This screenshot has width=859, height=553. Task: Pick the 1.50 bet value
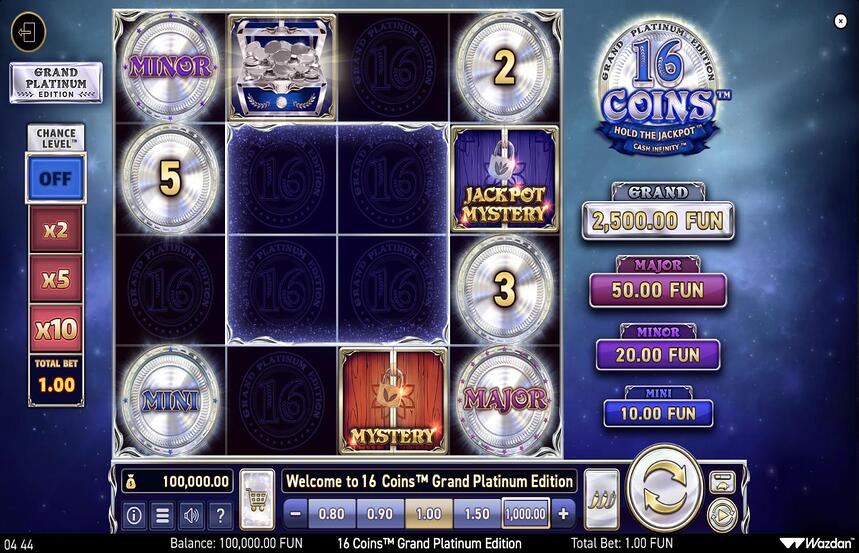pyautogui.click(x=476, y=514)
